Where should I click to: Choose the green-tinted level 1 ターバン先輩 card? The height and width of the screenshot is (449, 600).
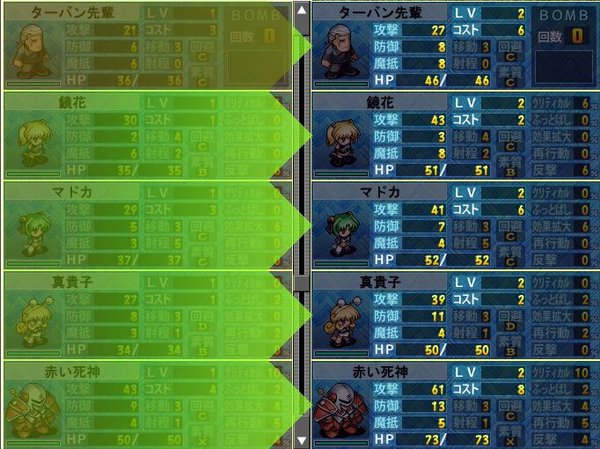tap(145, 47)
